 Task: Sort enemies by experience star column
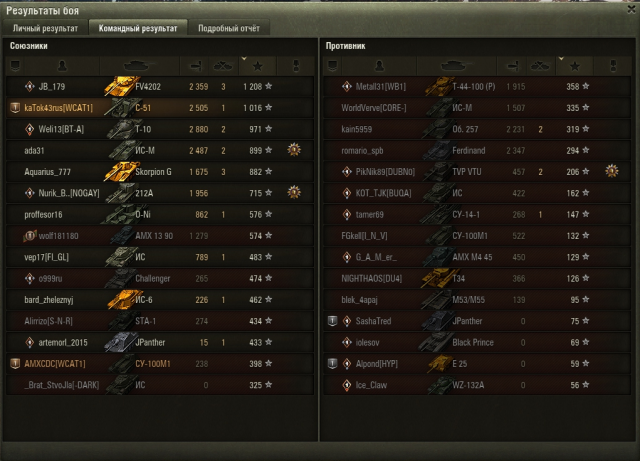click(586, 66)
